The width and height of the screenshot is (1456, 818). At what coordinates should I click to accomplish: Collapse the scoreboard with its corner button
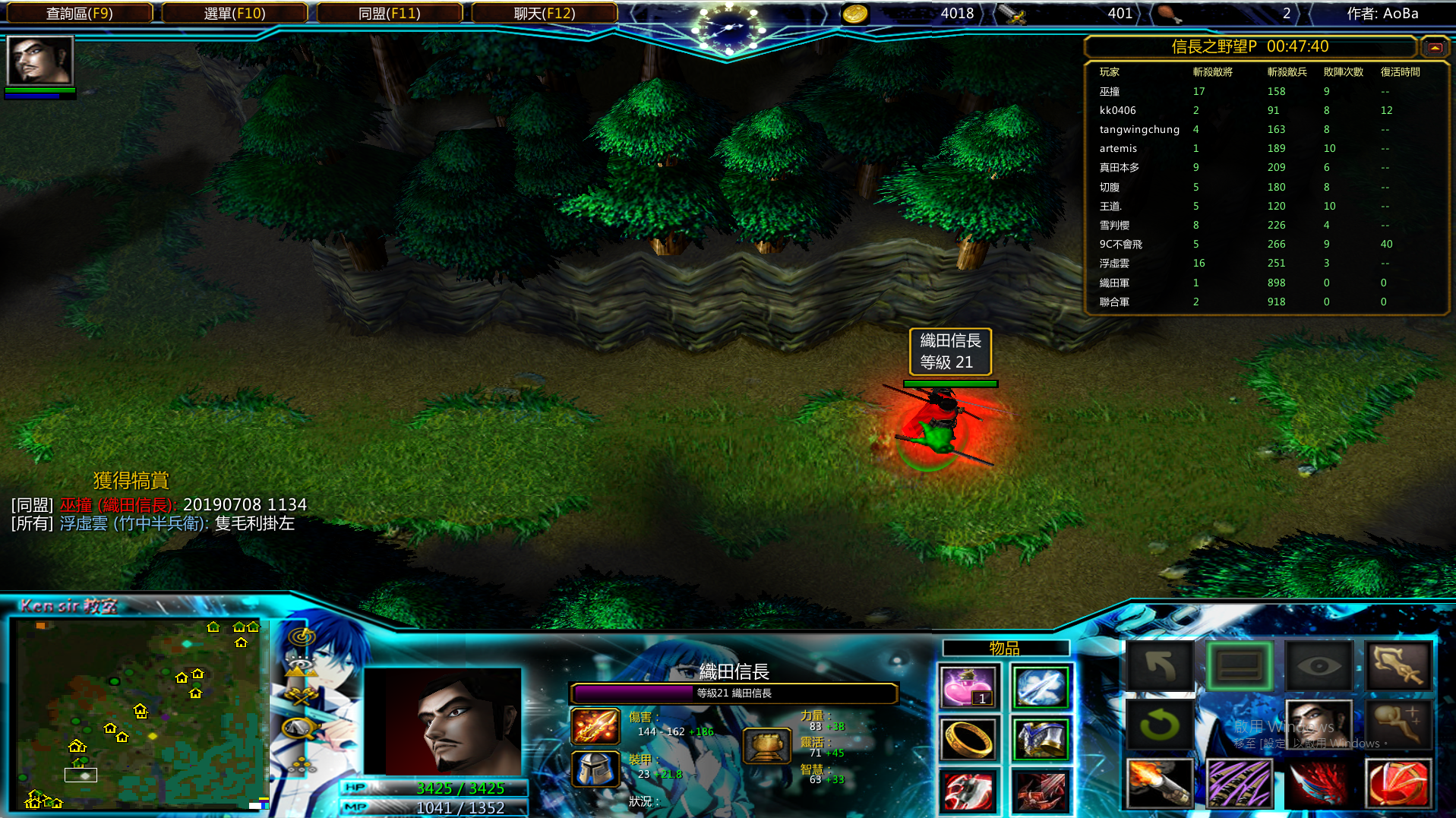point(1434,47)
